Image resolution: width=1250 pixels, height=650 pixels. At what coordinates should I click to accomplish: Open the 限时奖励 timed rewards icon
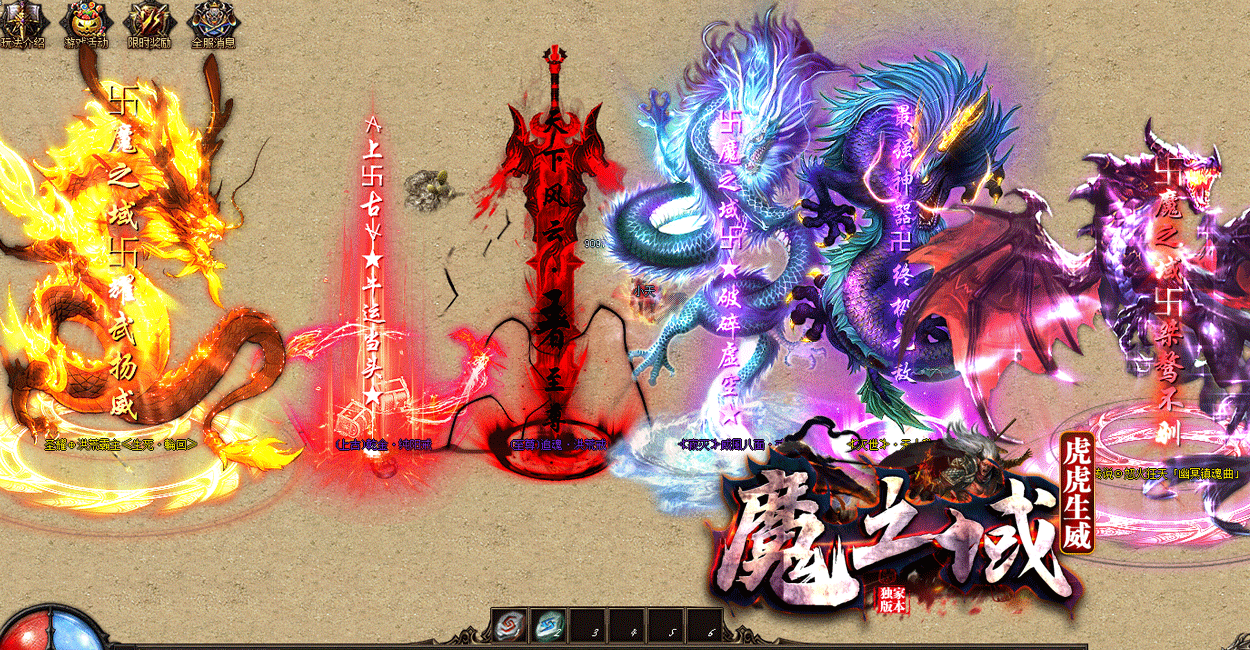(148, 24)
